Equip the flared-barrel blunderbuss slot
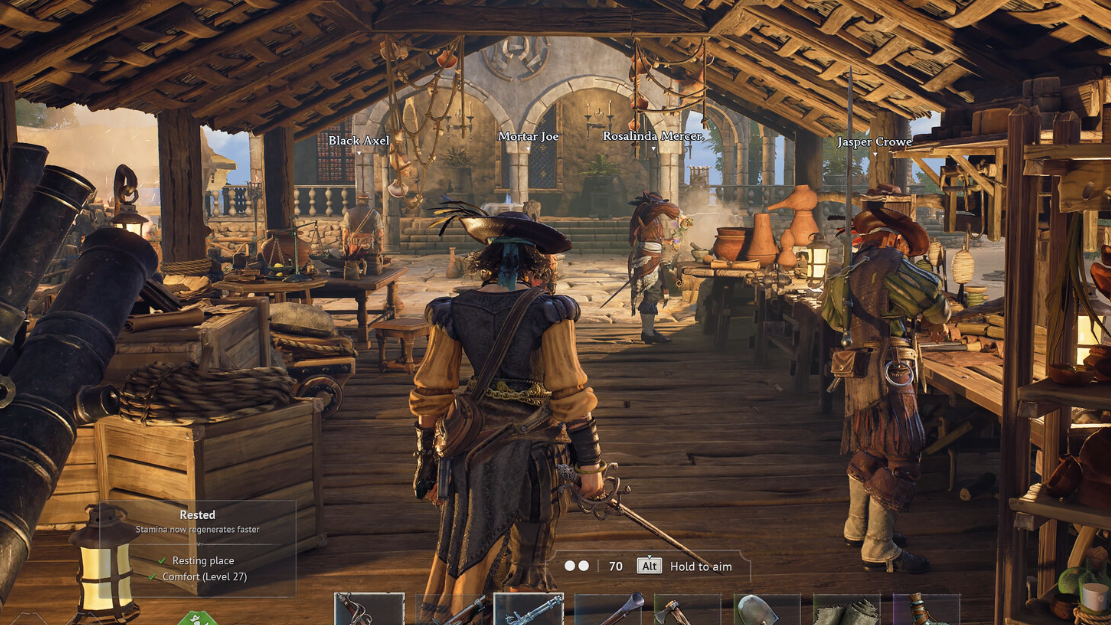1111x625 pixels. pos(608,610)
